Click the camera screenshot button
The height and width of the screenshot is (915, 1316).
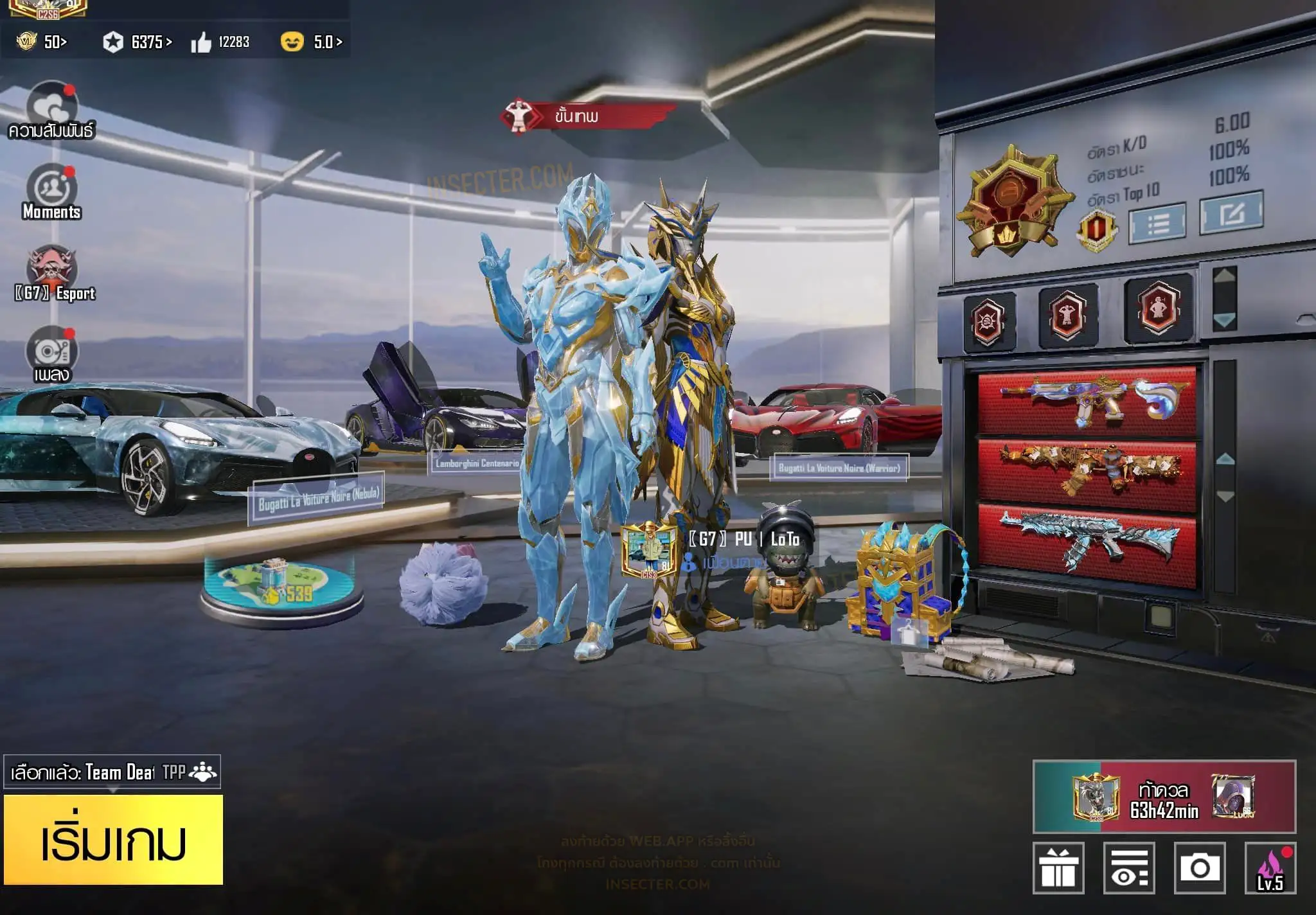pos(1199,868)
